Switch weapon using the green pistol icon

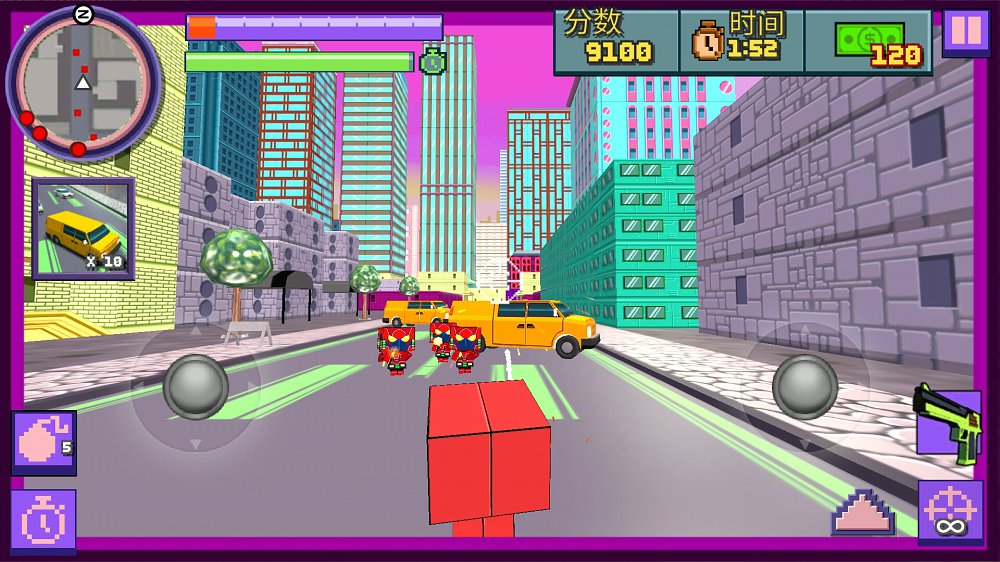pyautogui.click(x=947, y=424)
